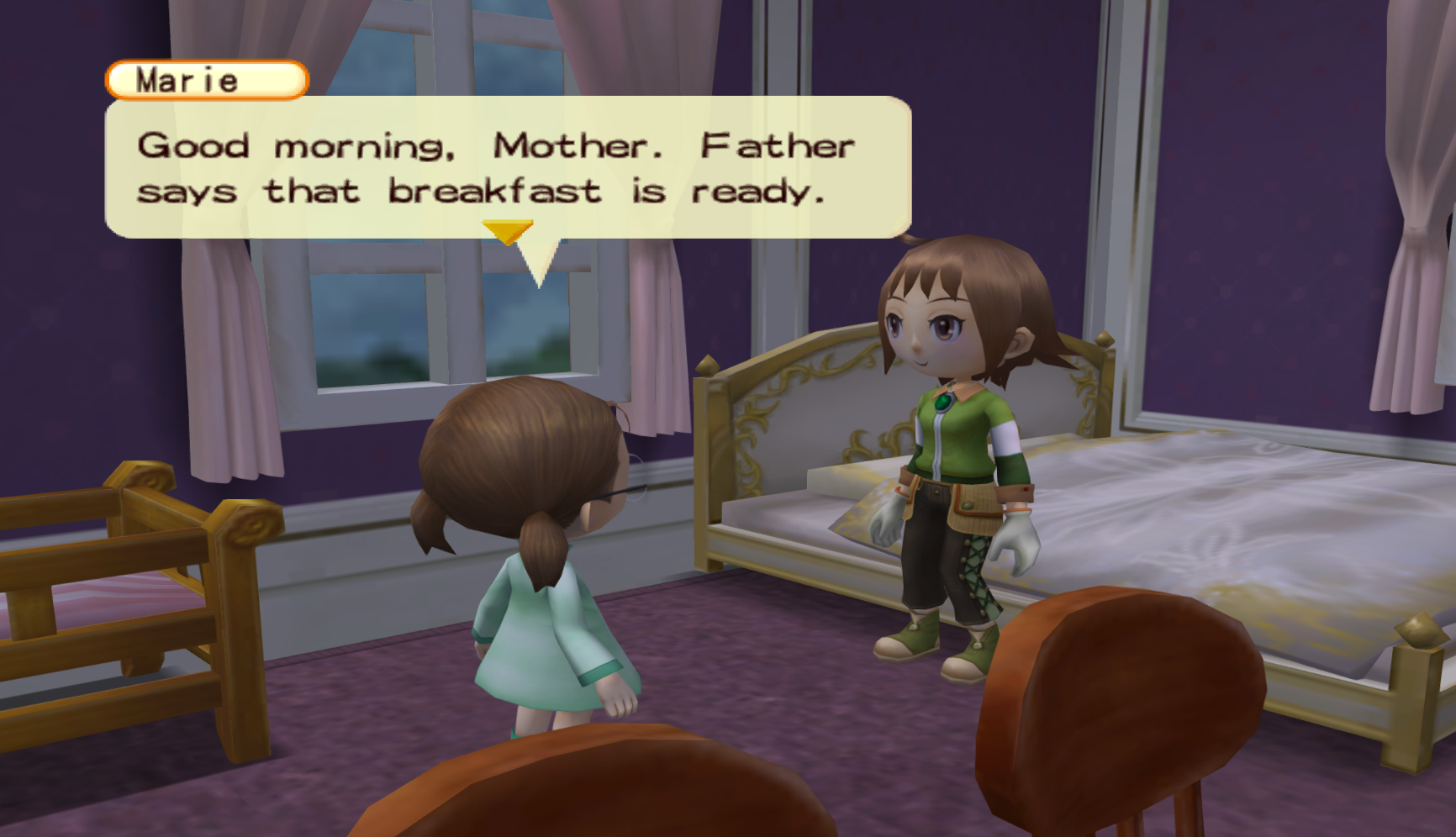Advance dialogue with the yellow arrow indicator
This screenshot has height=837, width=1456.
tap(507, 231)
